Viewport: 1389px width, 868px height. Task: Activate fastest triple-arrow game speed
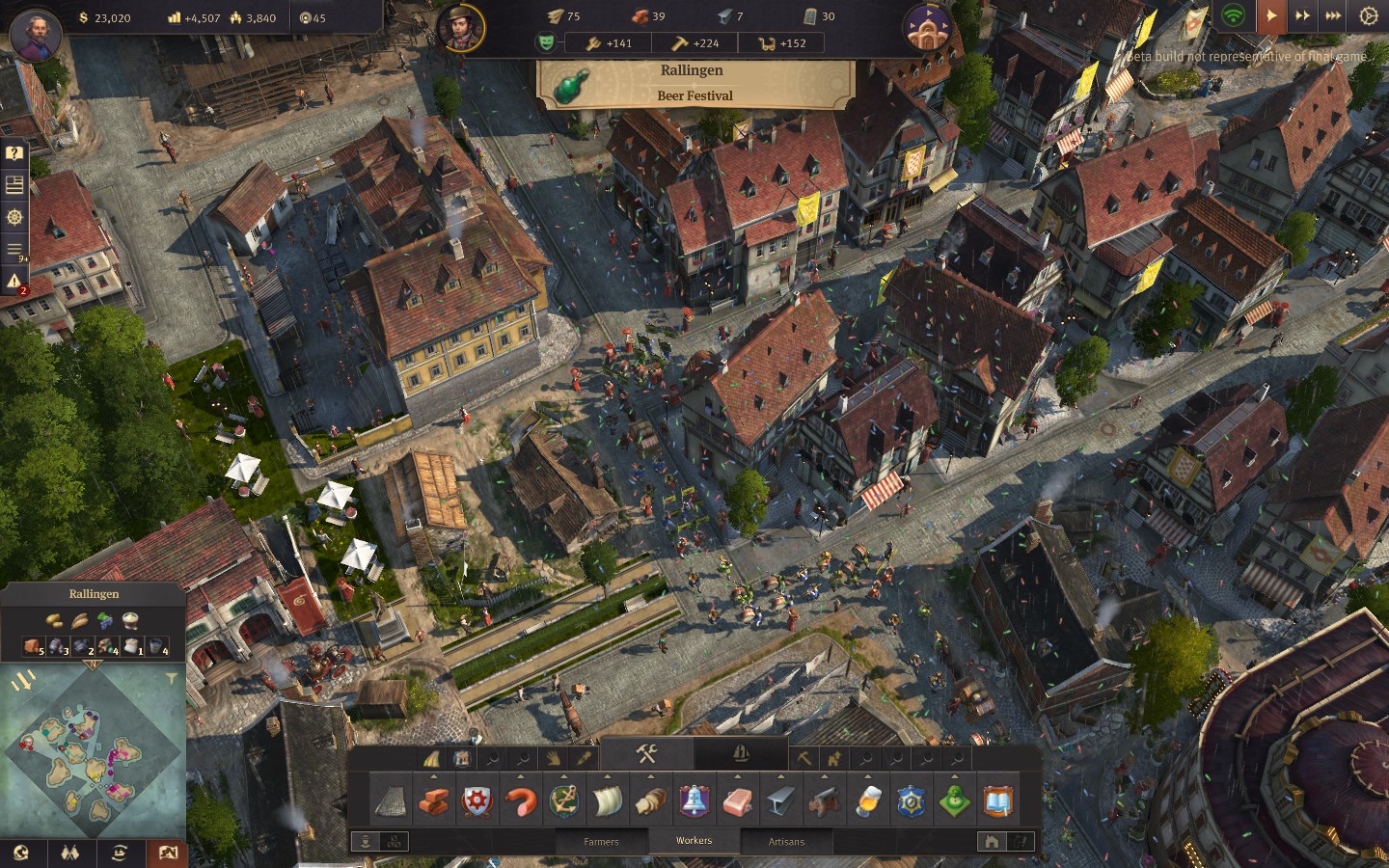click(1333, 16)
